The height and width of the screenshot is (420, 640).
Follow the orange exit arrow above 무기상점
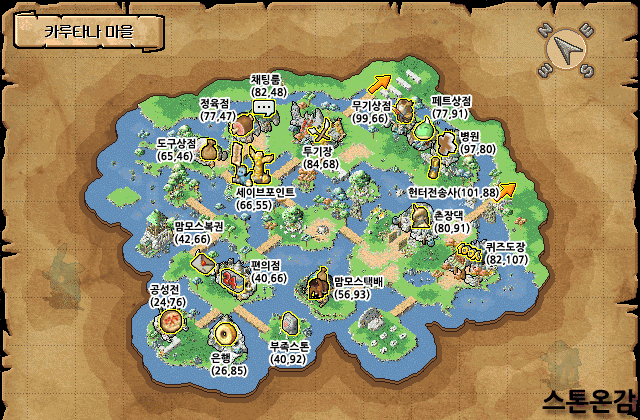click(383, 82)
